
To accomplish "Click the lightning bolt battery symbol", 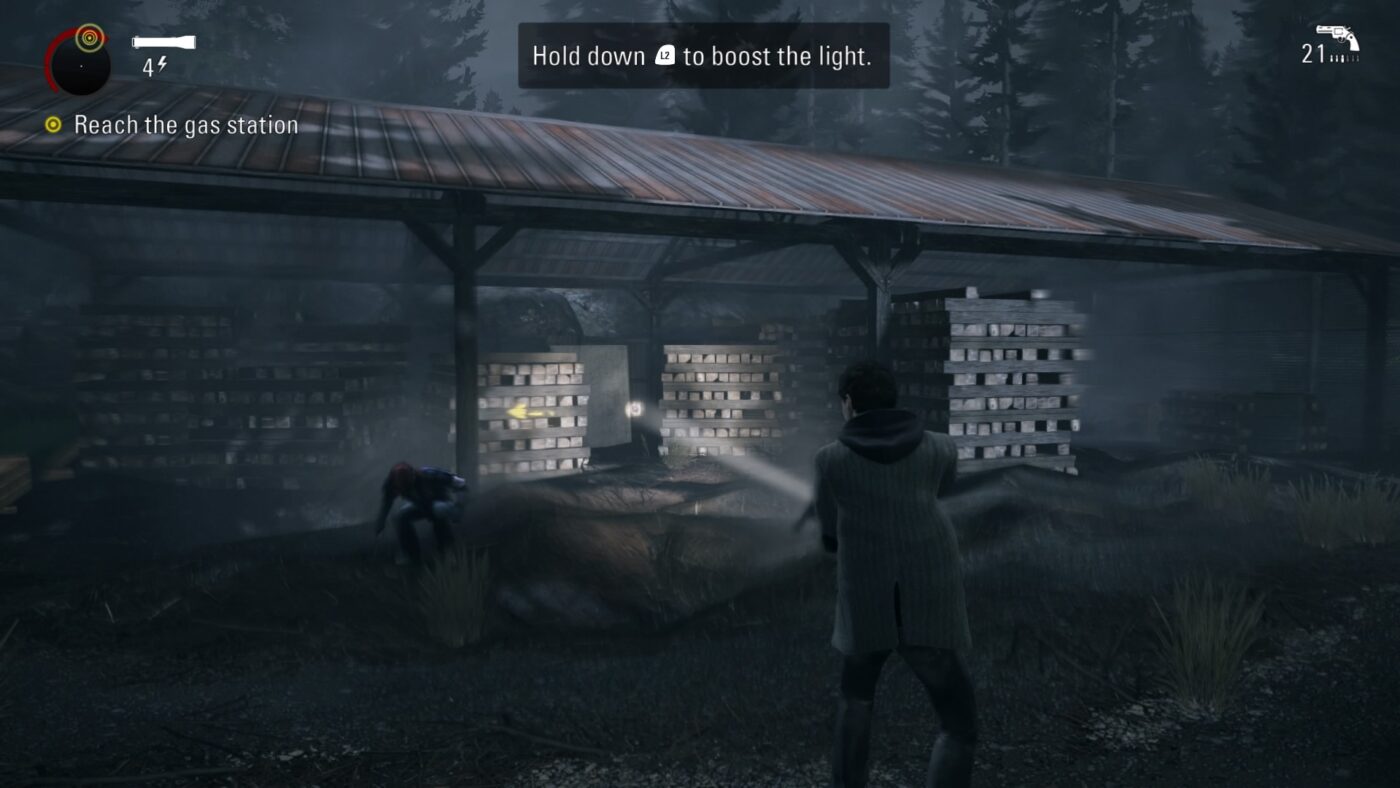I will (164, 63).
